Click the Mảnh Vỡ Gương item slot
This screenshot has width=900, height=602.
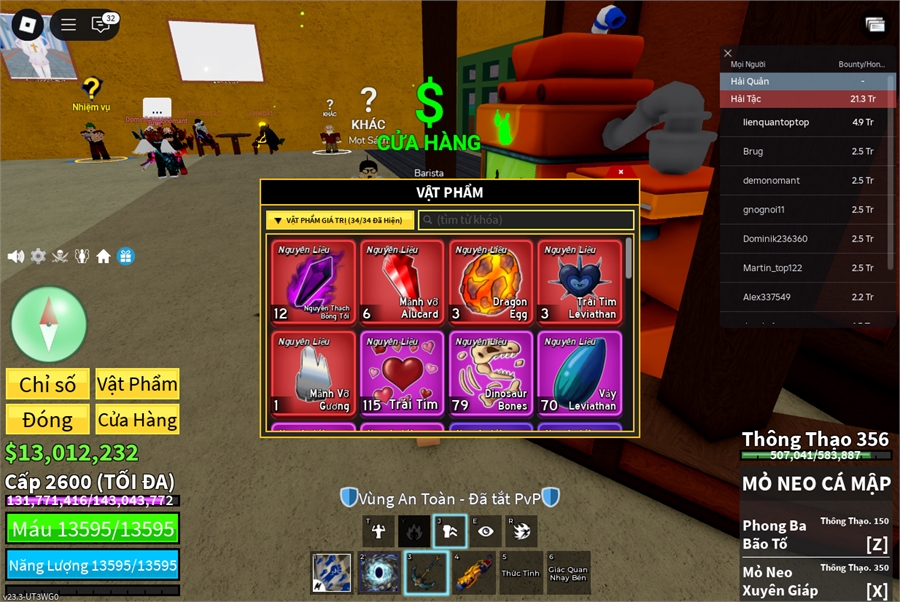[x=313, y=373]
